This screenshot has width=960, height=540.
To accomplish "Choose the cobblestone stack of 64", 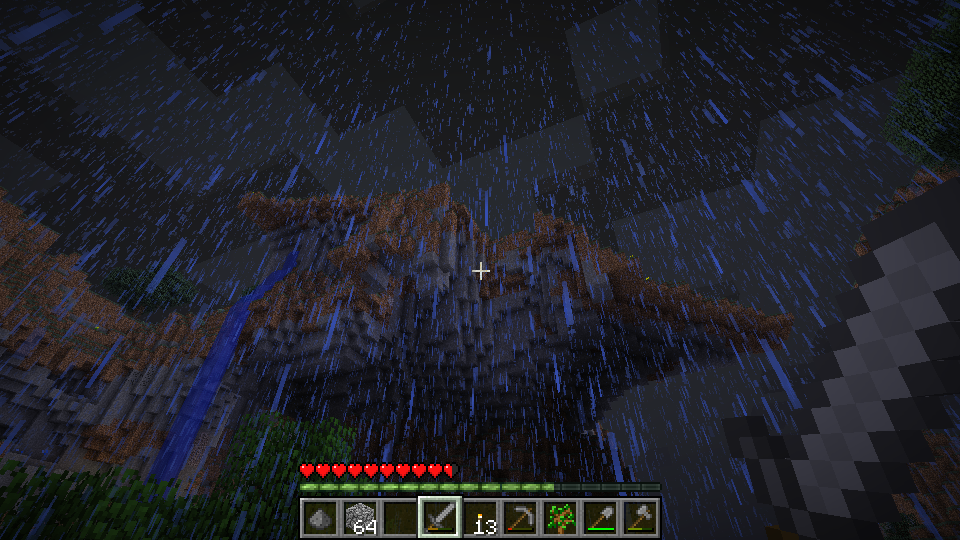I will 360,518.
